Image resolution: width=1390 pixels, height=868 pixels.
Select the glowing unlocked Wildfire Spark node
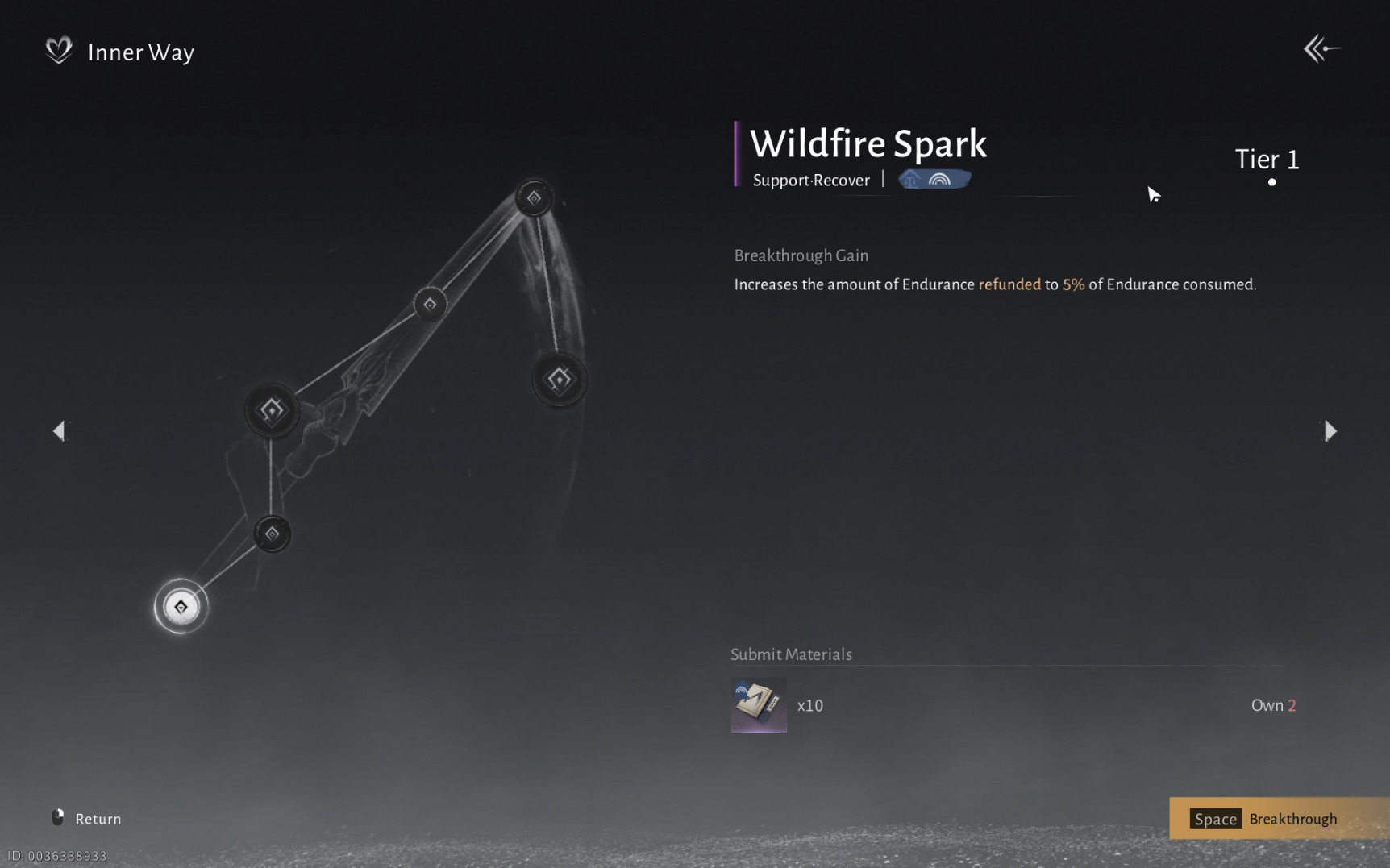click(181, 606)
